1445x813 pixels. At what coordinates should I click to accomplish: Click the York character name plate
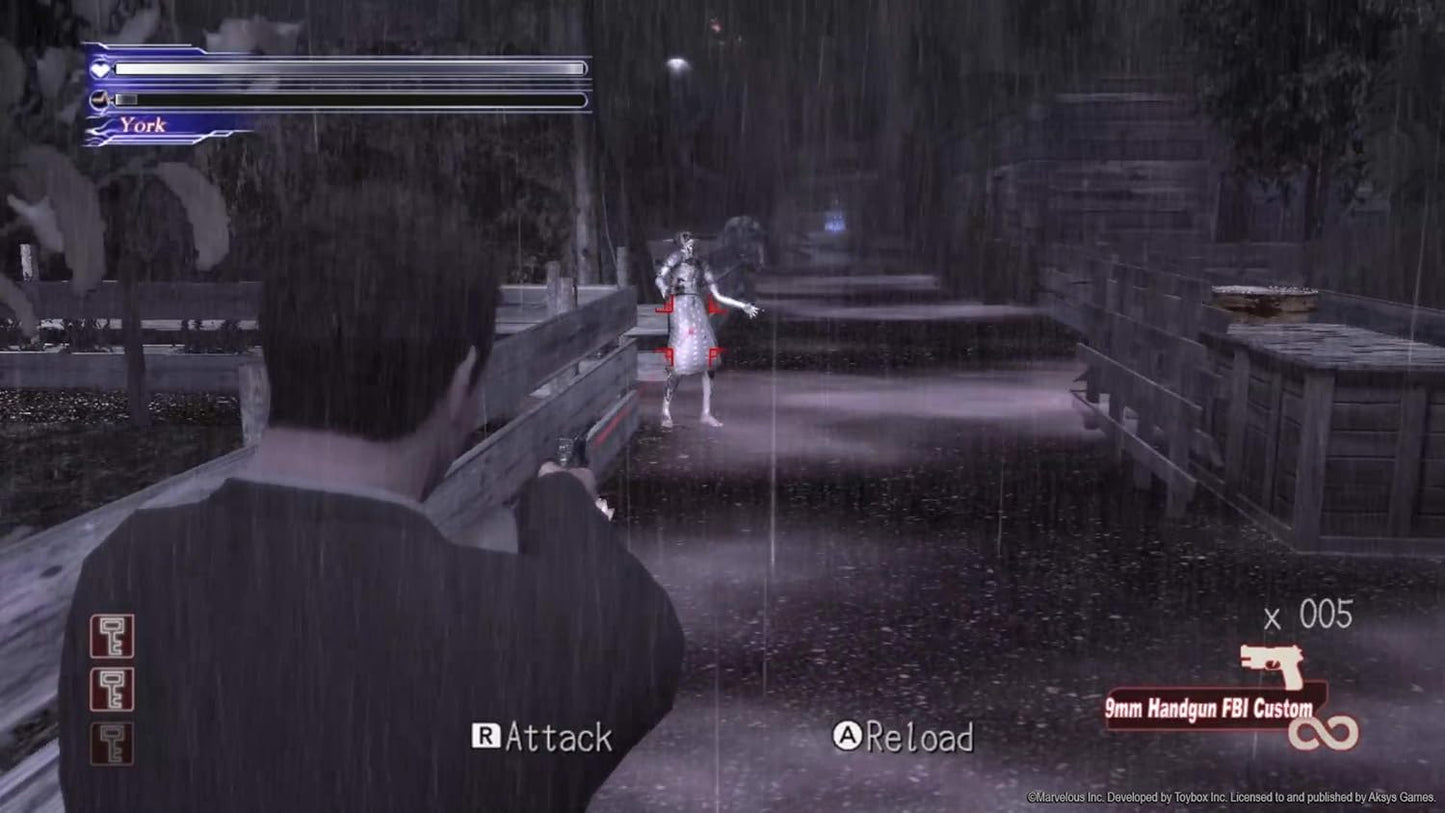pos(143,125)
